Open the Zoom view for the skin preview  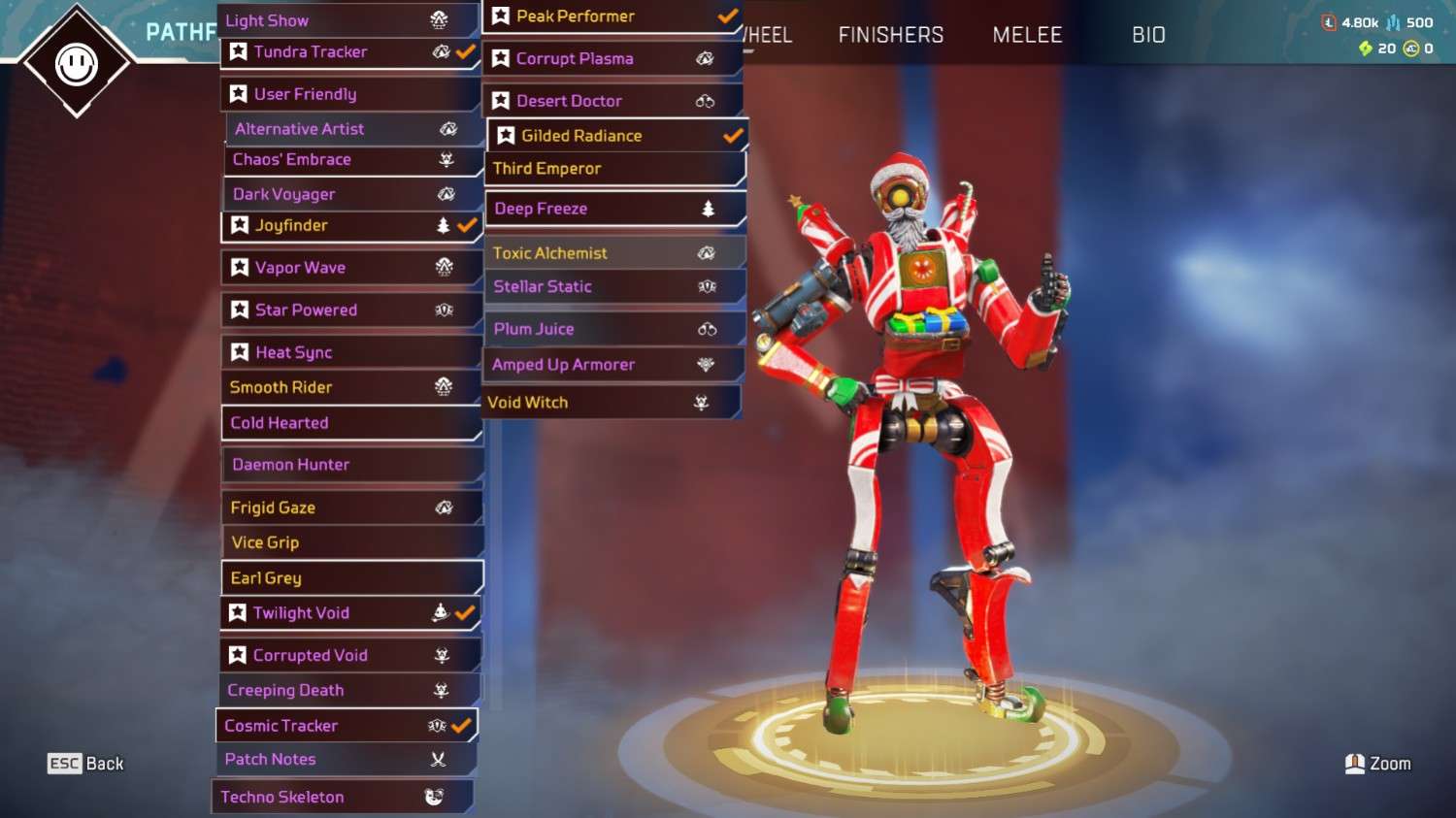(x=1376, y=764)
